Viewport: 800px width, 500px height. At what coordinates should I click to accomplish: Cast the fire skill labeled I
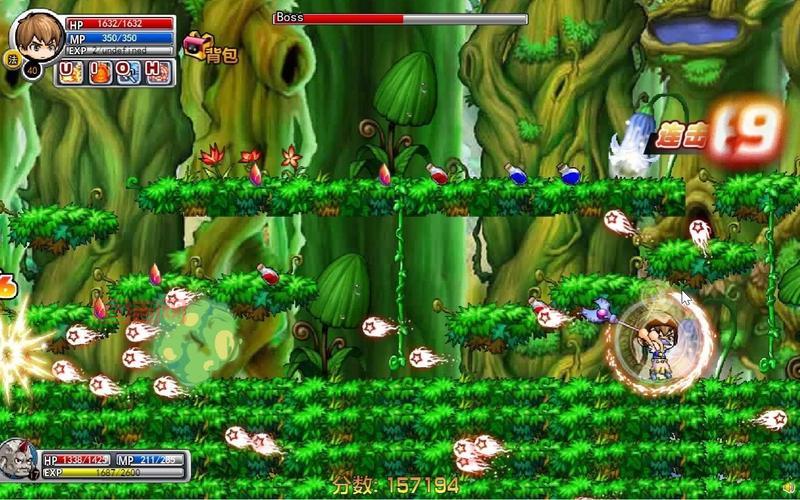(x=101, y=72)
